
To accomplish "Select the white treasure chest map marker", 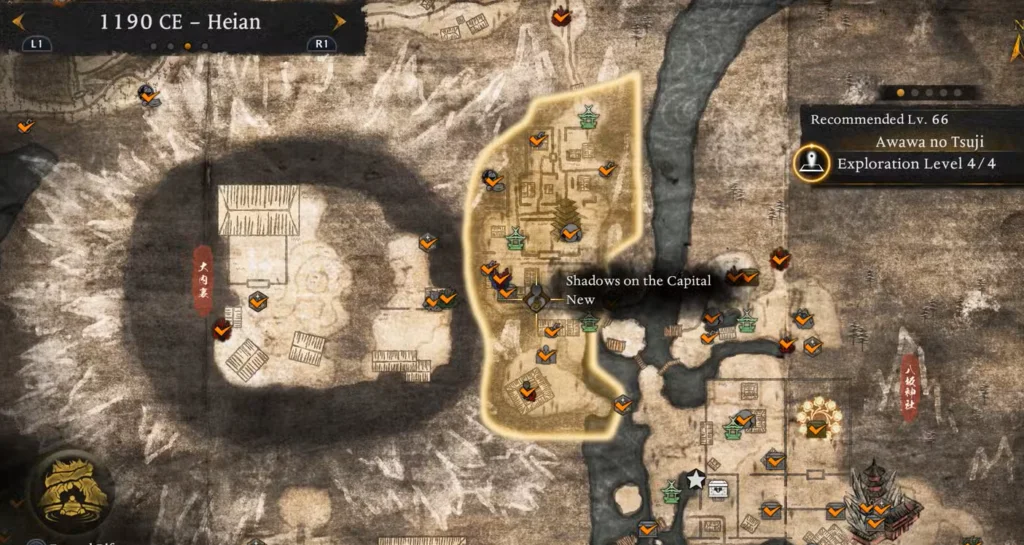I will (x=719, y=488).
